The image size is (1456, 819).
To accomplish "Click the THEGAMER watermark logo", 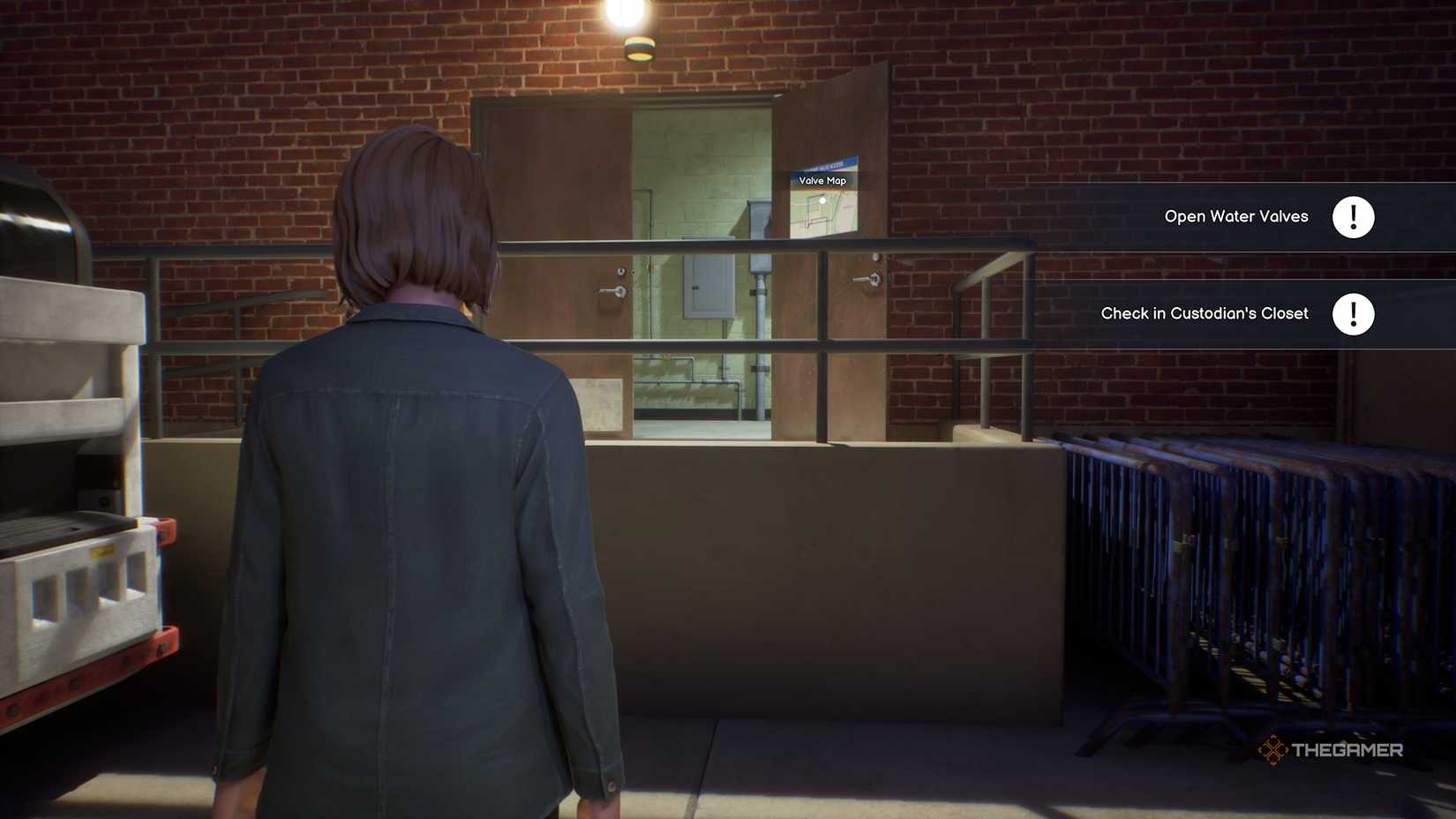I will pyautogui.click(x=1332, y=749).
